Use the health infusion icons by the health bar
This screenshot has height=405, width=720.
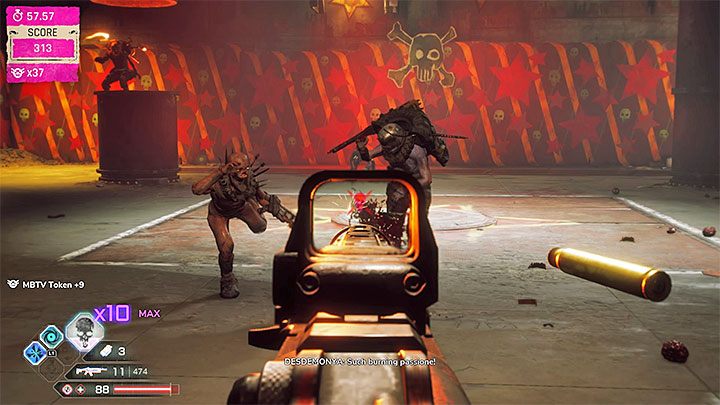(x=73, y=388)
